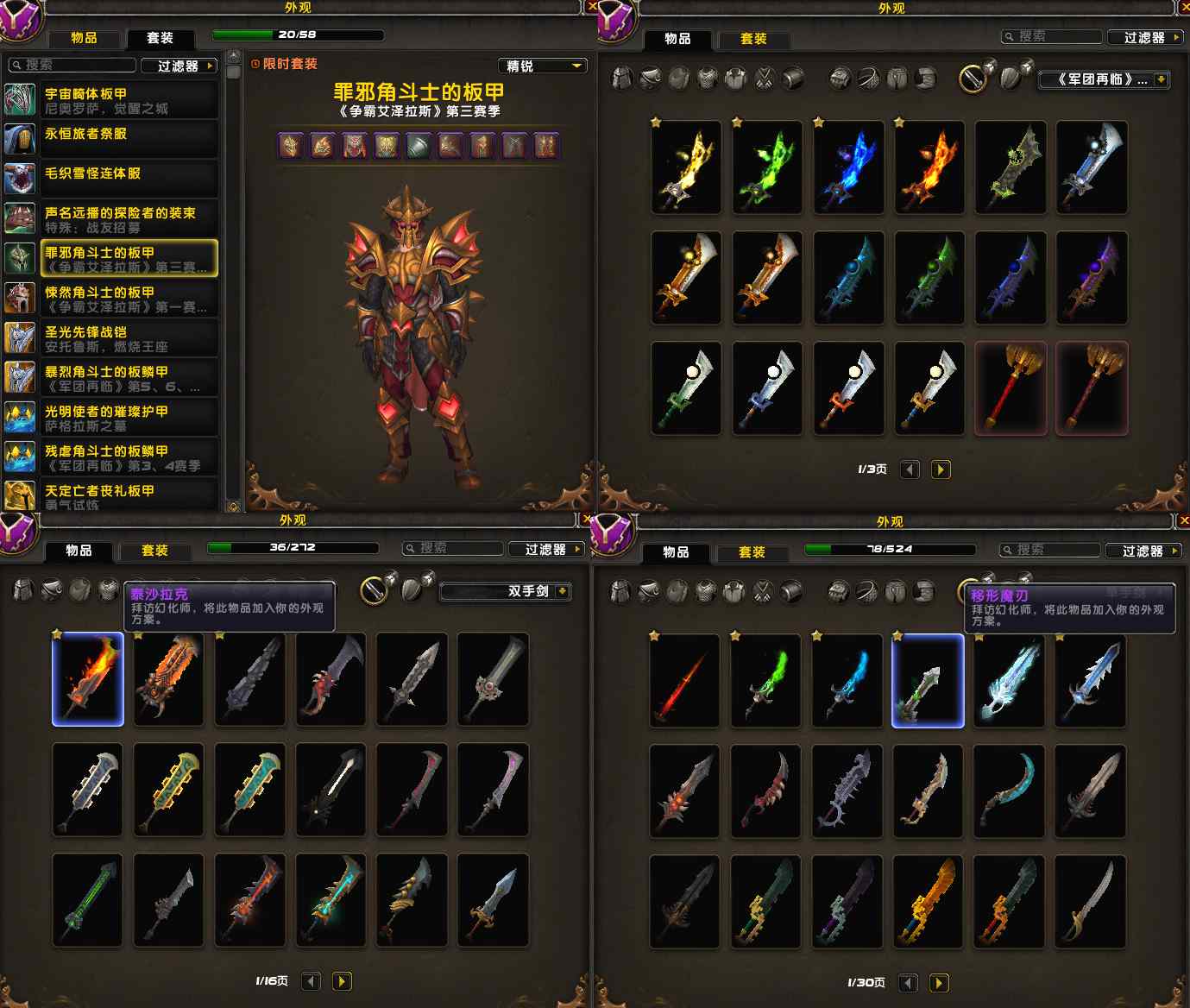This screenshot has height=1008, width=1190.
Task: Choose the pixelated golden sword appearance
Action: click(929, 901)
